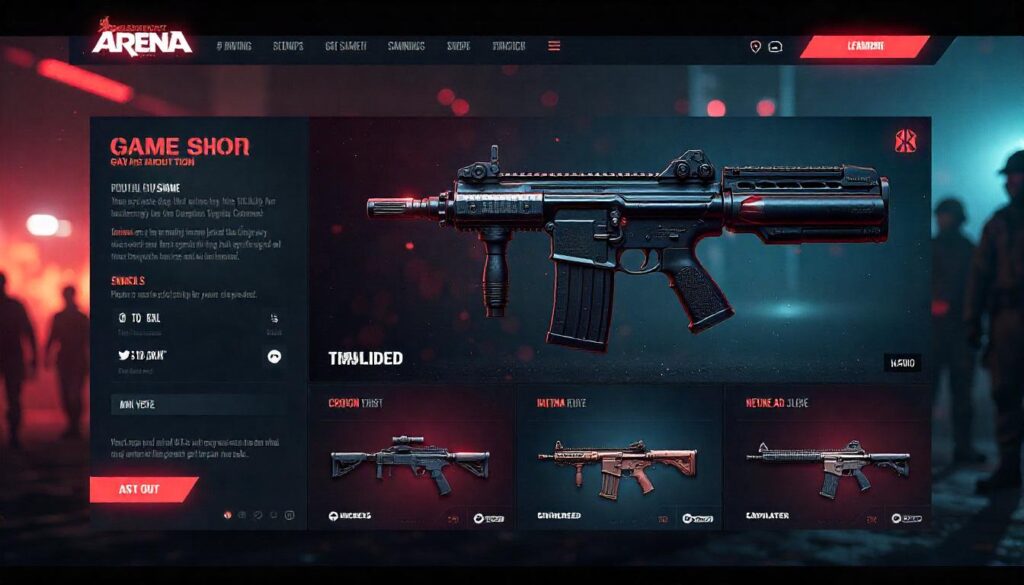
Task: Click the pill button on the copper rifle card
Action: click(x=696, y=518)
